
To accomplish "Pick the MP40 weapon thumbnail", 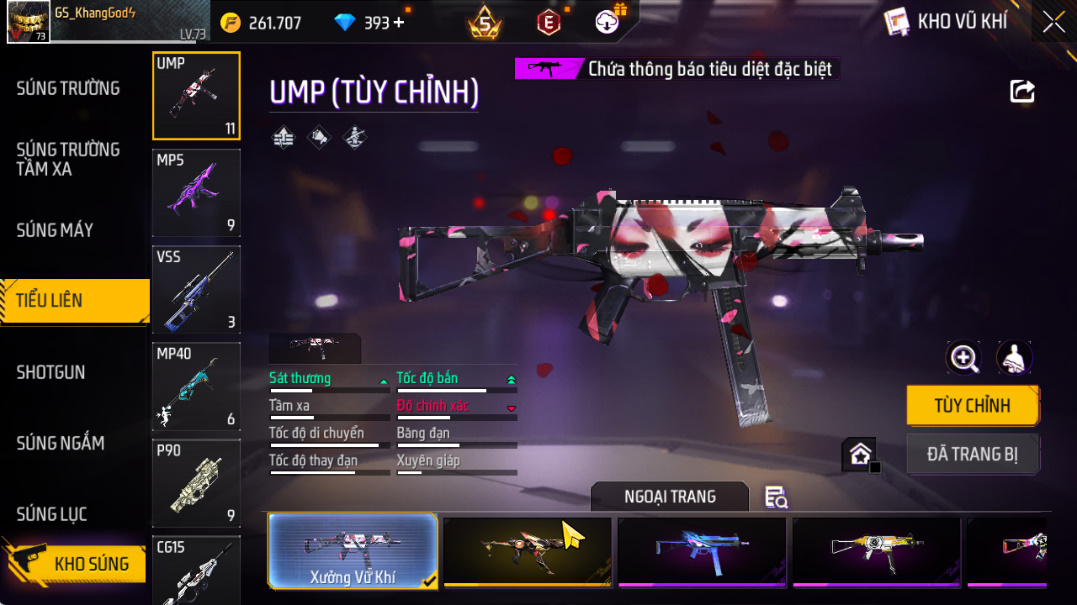I will [x=196, y=387].
